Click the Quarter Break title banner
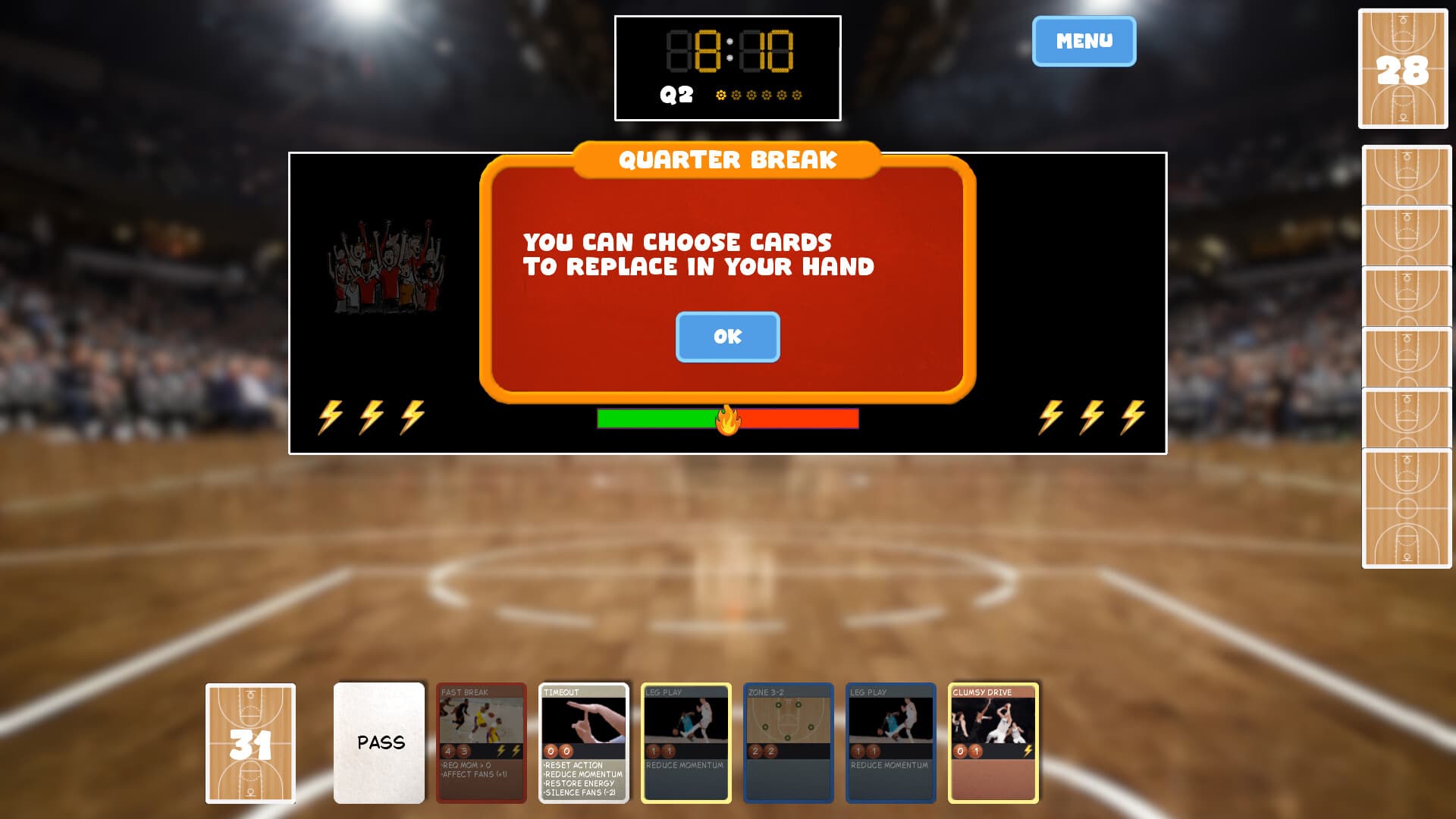This screenshot has height=819, width=1456. pos(727,160)
